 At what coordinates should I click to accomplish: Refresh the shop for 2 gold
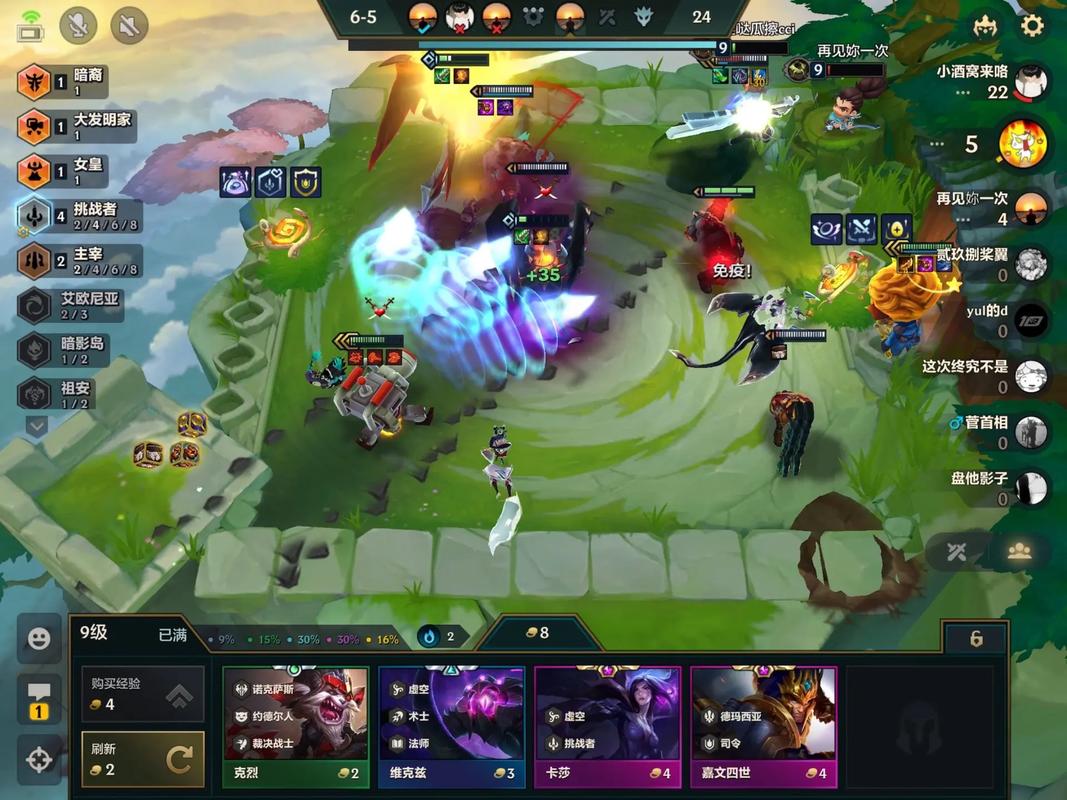click(142, 759)
